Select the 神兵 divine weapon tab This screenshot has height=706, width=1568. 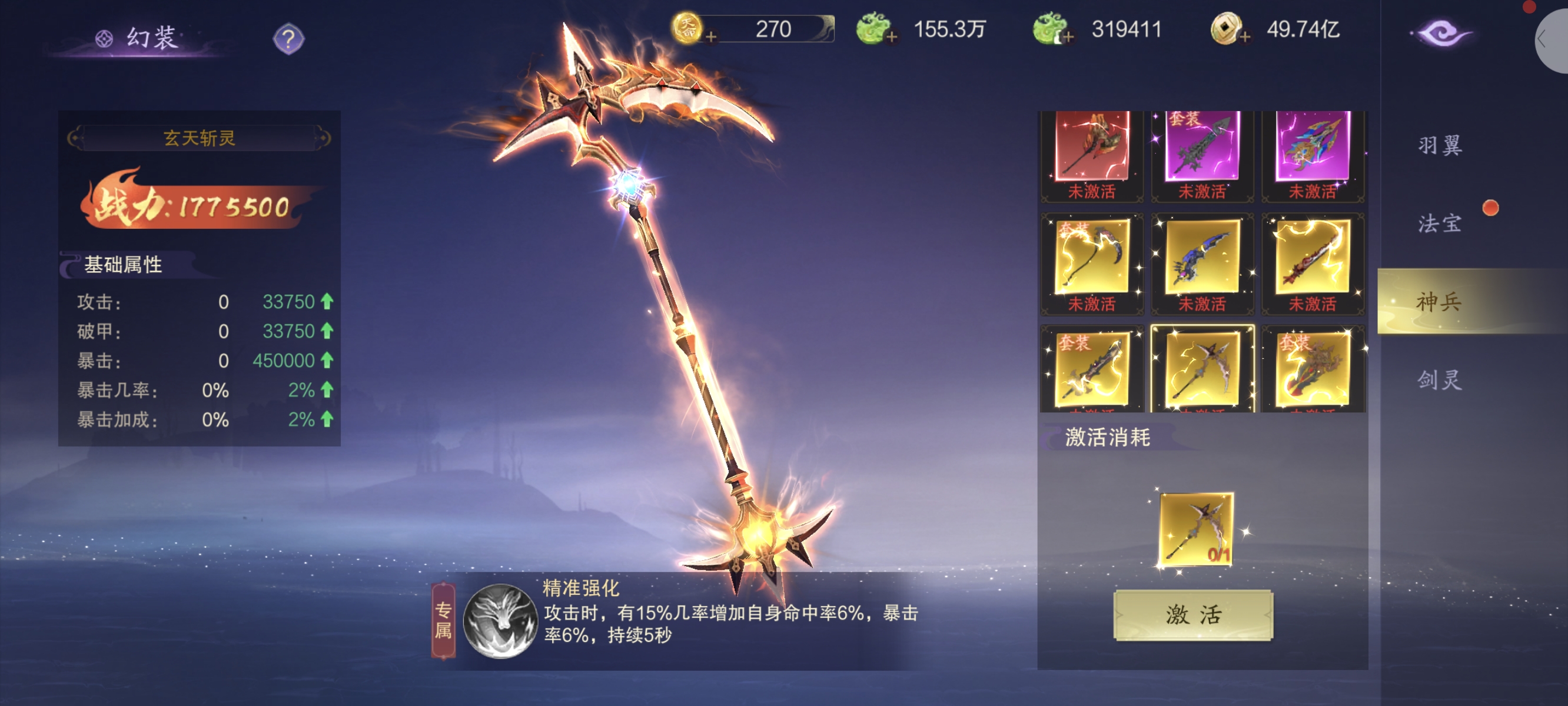(1439, 302)
